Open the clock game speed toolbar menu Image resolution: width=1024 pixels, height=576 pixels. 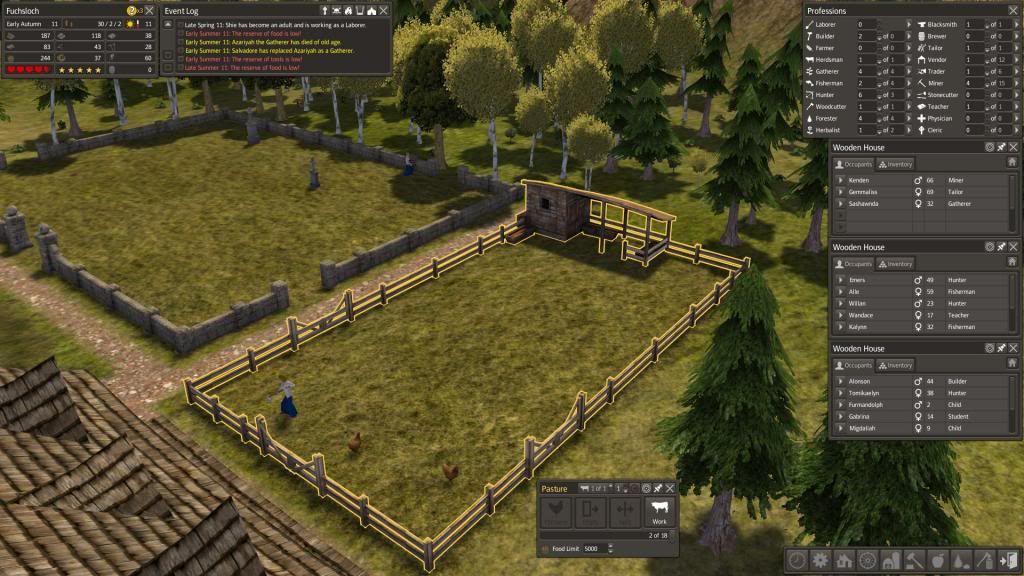tap(798, 561)
